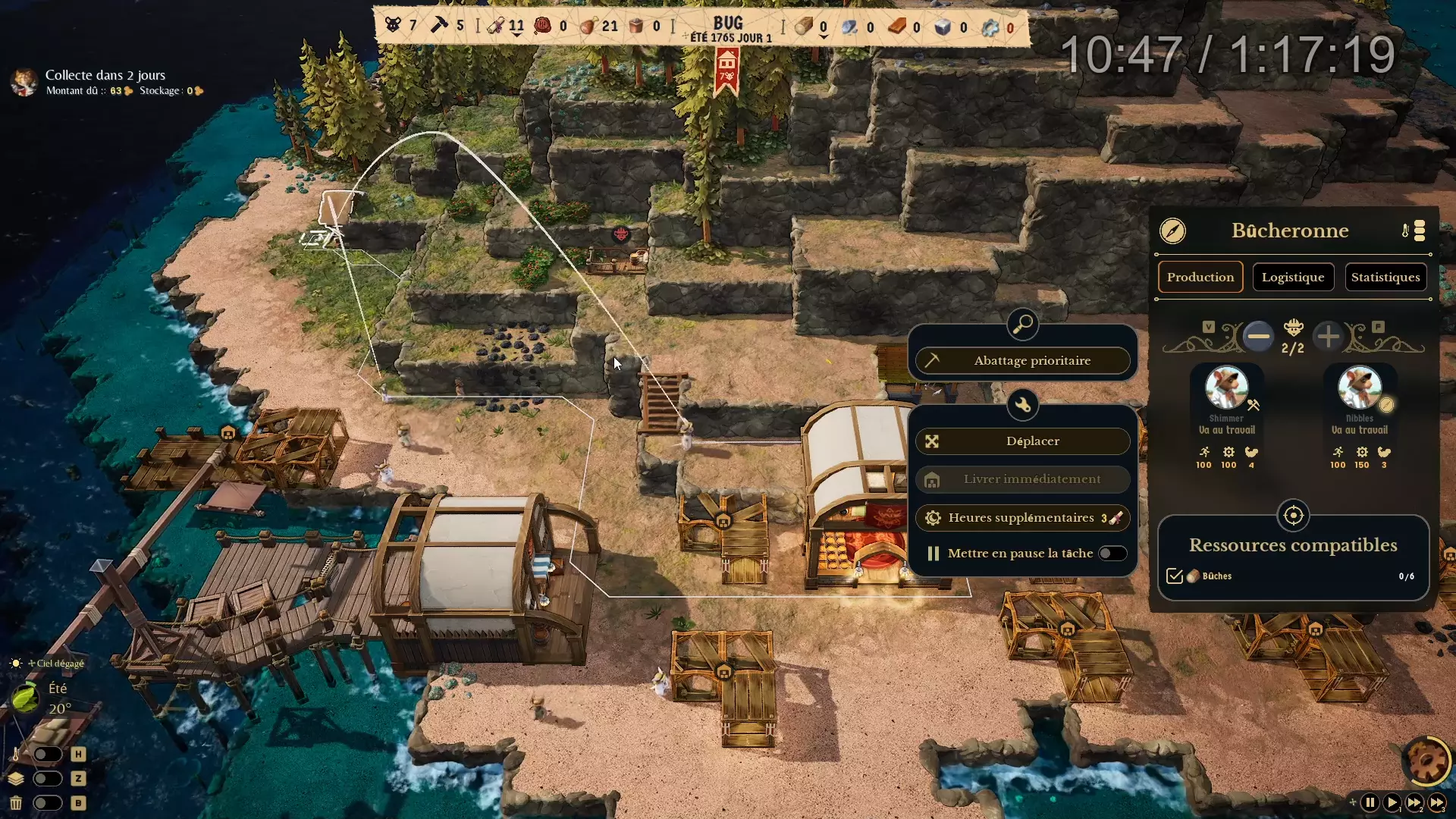This screenshot has height=819, width=1456.
Task: Click the crosshair icon above Ressources compatibles
Action: [1294, 516]
